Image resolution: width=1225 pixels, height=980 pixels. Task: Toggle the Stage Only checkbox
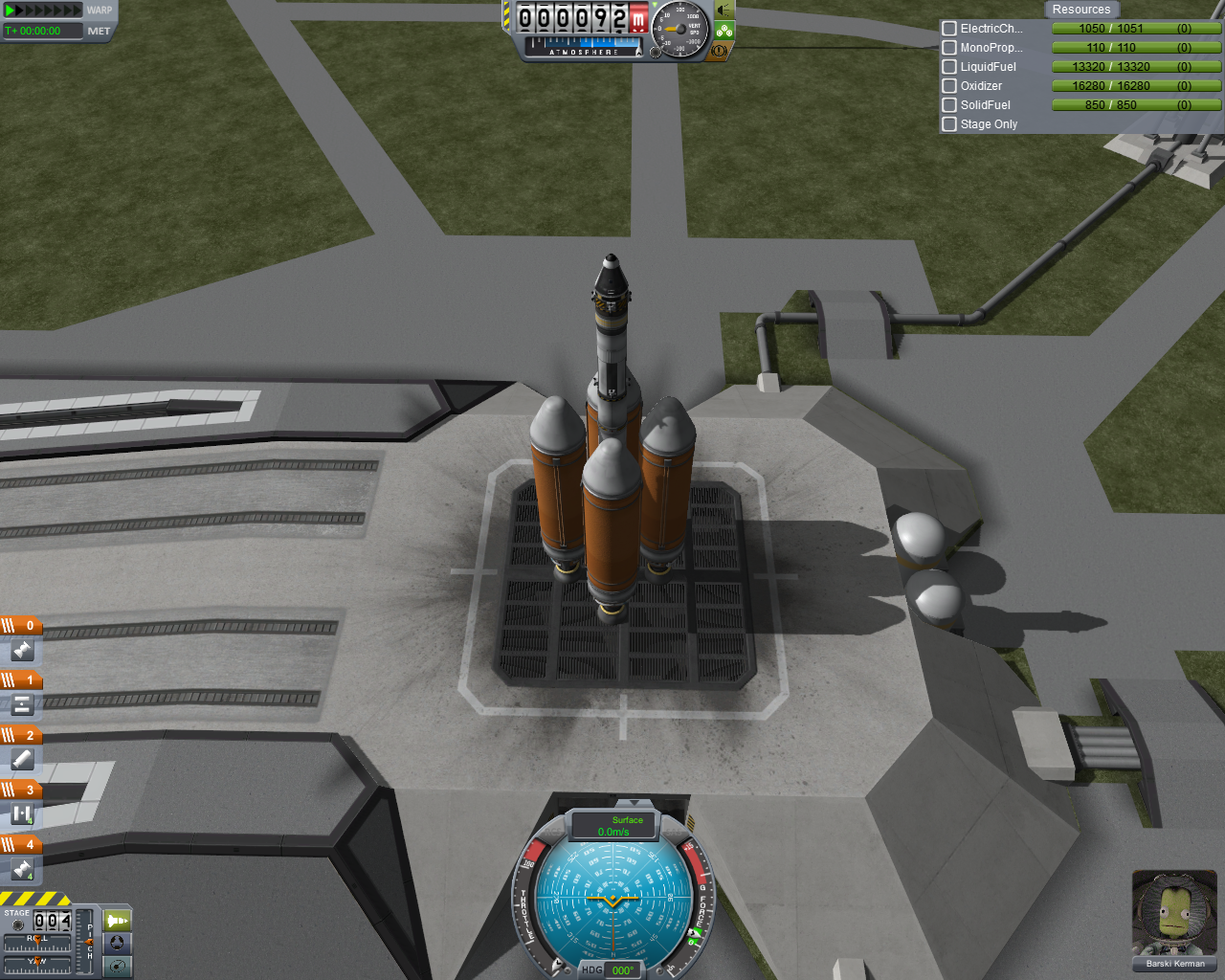pos(949,124)
